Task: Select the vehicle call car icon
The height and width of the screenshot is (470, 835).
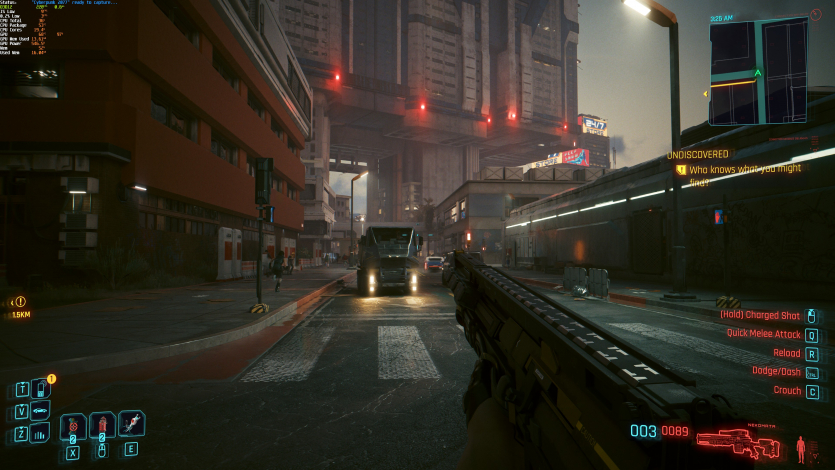Action: pos(40,411)
